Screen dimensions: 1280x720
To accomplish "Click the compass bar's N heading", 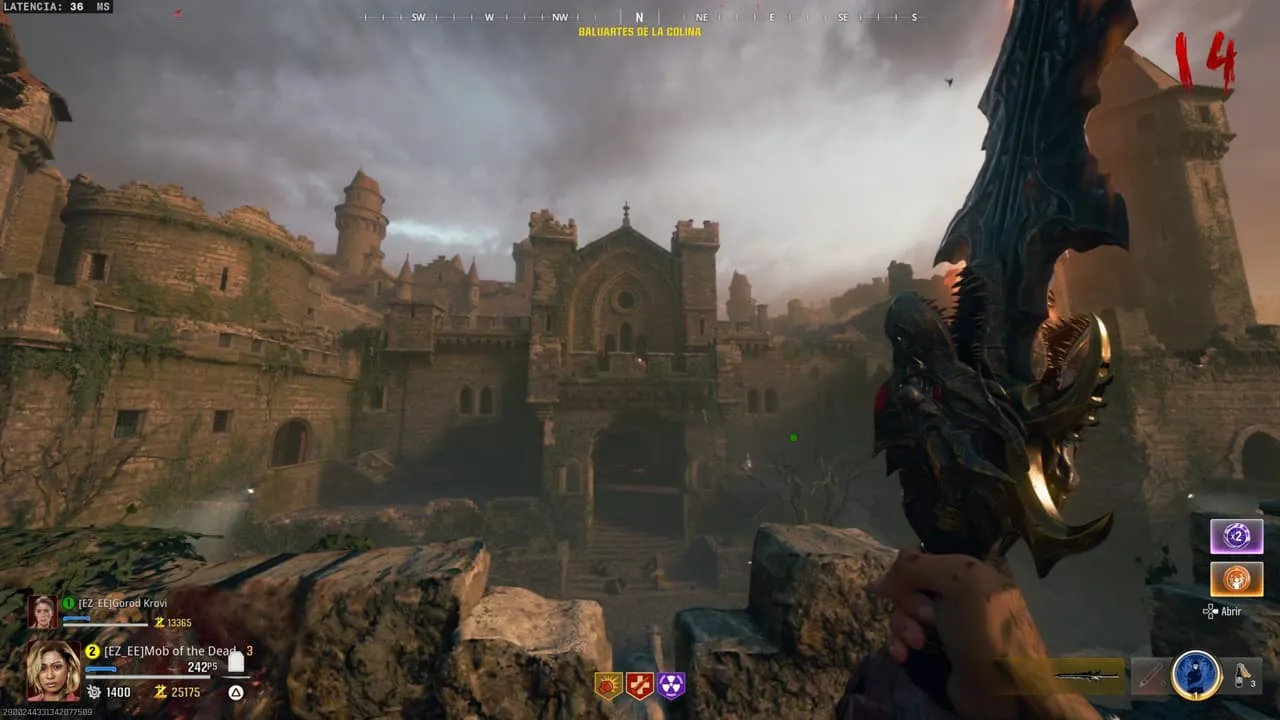I will [x=639, y=17].
